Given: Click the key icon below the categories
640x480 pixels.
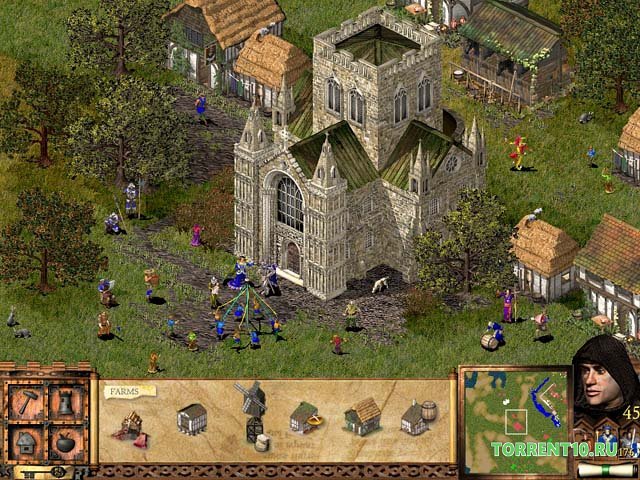Looking at the screenshot, I should click(46, 469).
